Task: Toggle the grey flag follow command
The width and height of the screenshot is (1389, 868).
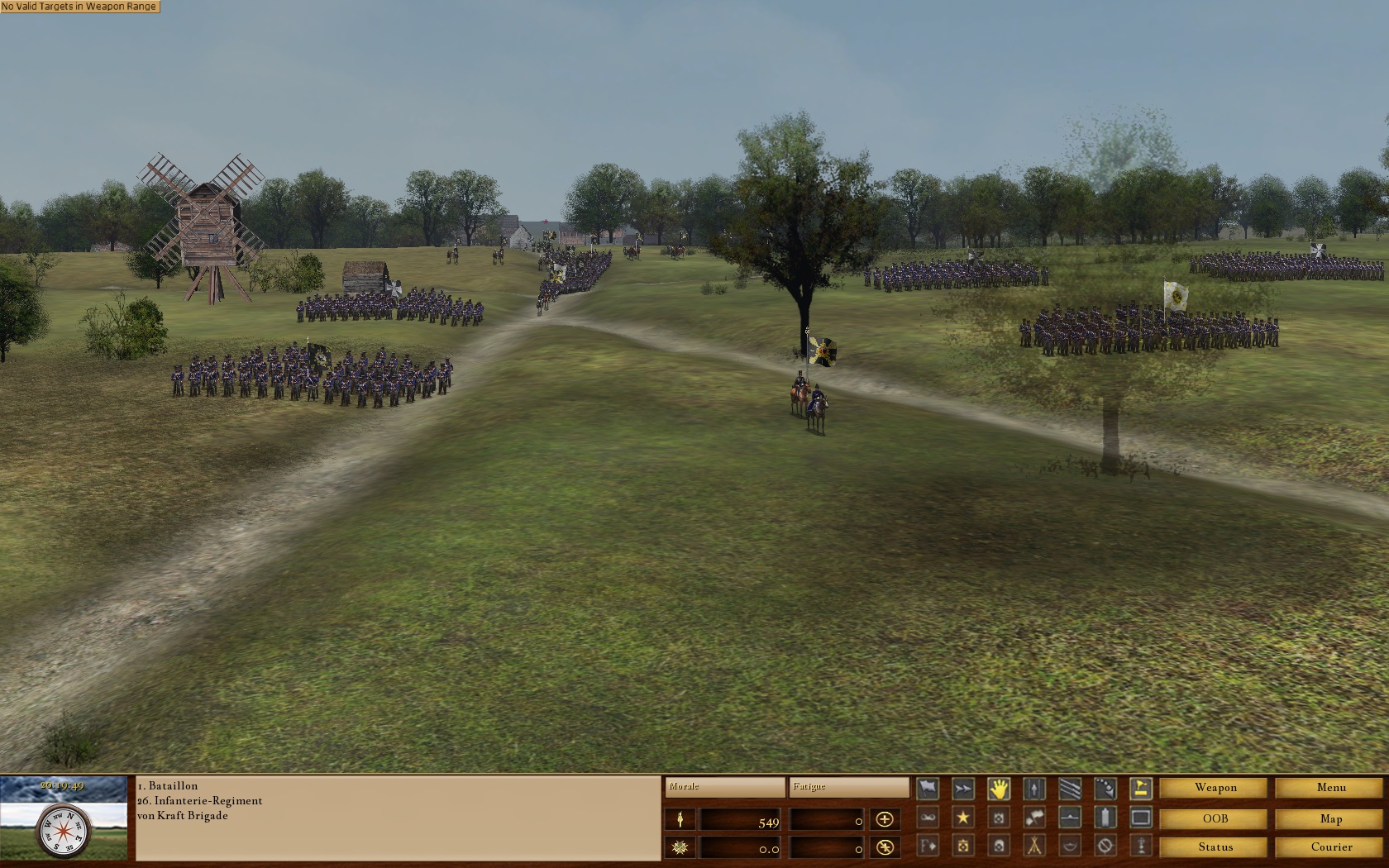Action: [x=928, y=788]
